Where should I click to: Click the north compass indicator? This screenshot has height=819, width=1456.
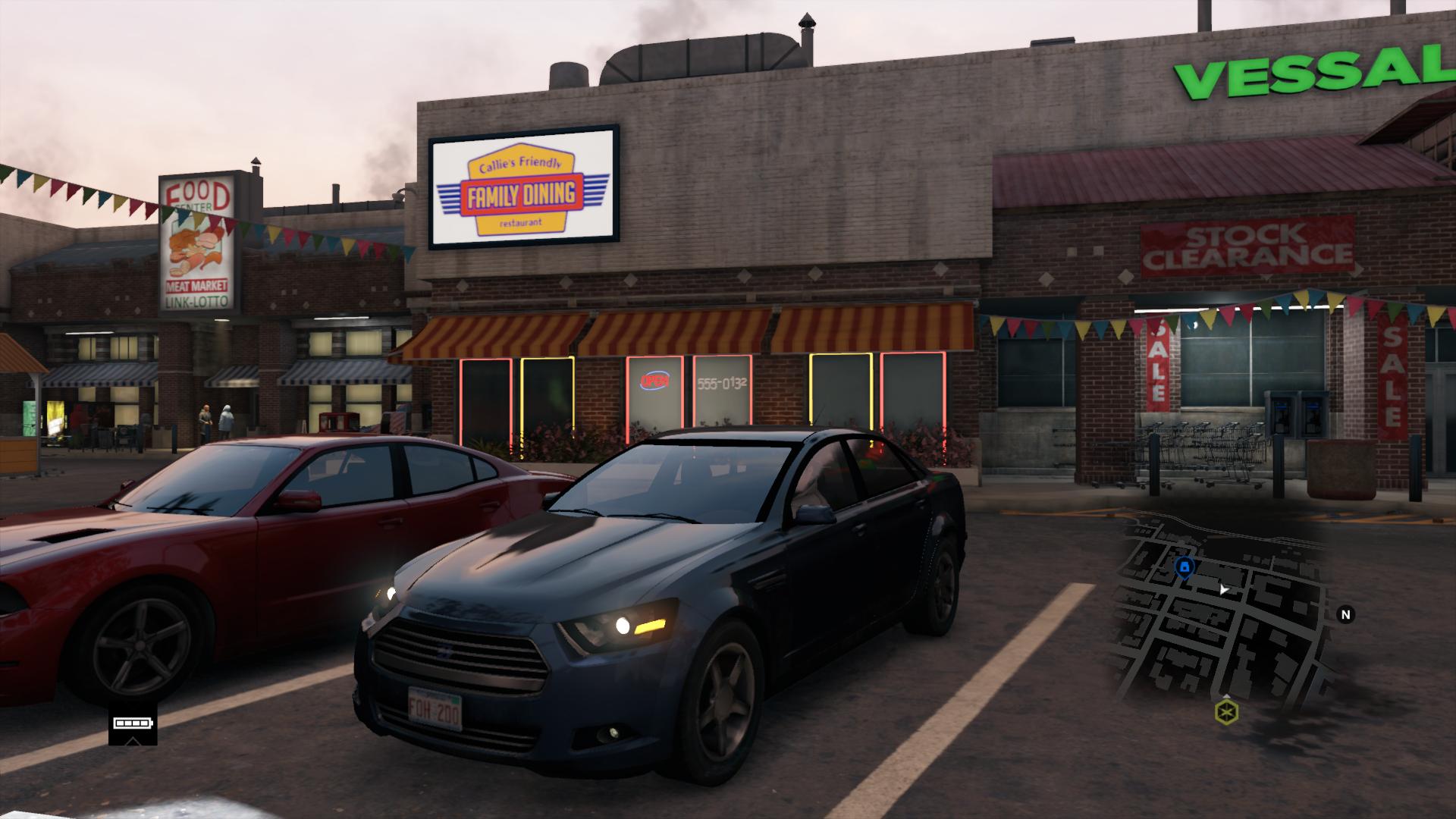point(1346,614)
